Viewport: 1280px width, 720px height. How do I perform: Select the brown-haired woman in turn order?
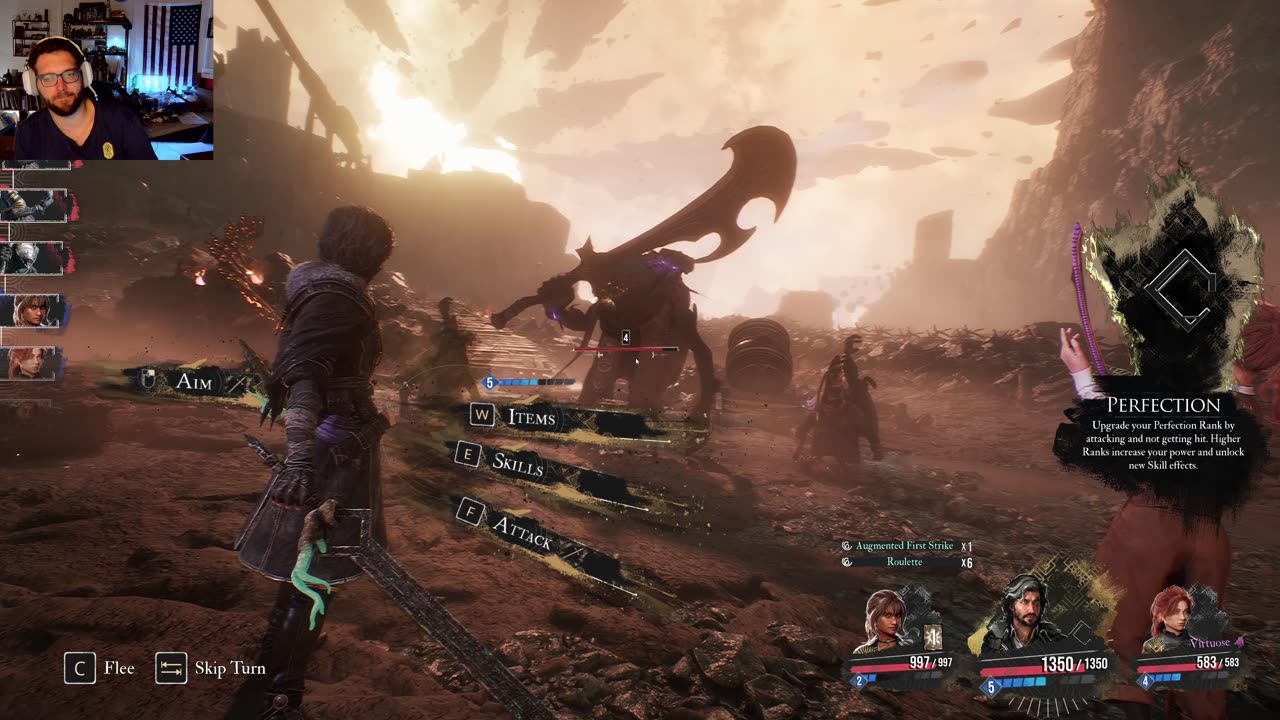click(36, 311)
